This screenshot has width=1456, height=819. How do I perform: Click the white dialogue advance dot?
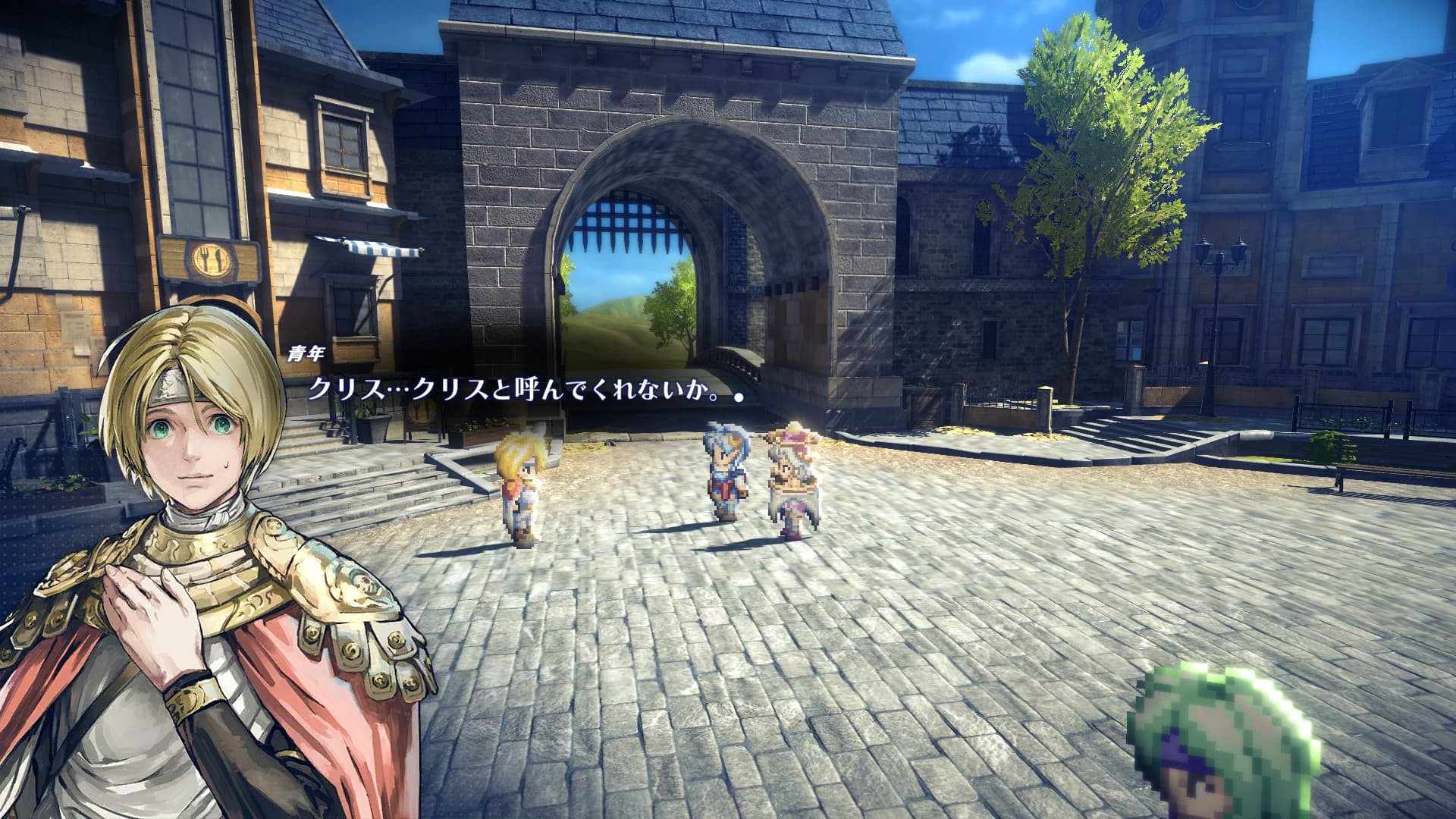738,396
